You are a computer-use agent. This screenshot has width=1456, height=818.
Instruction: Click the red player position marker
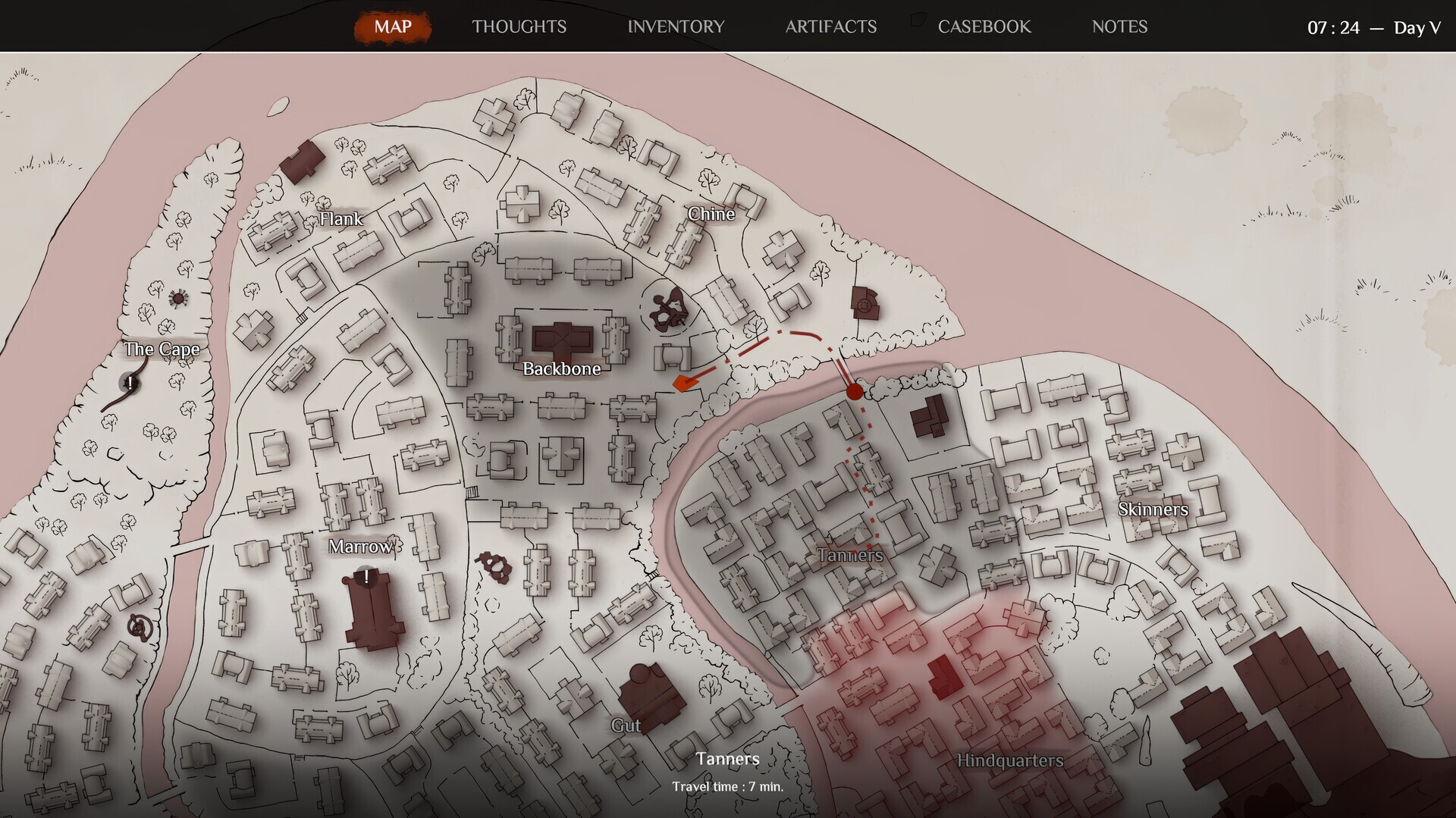point(854,391)
